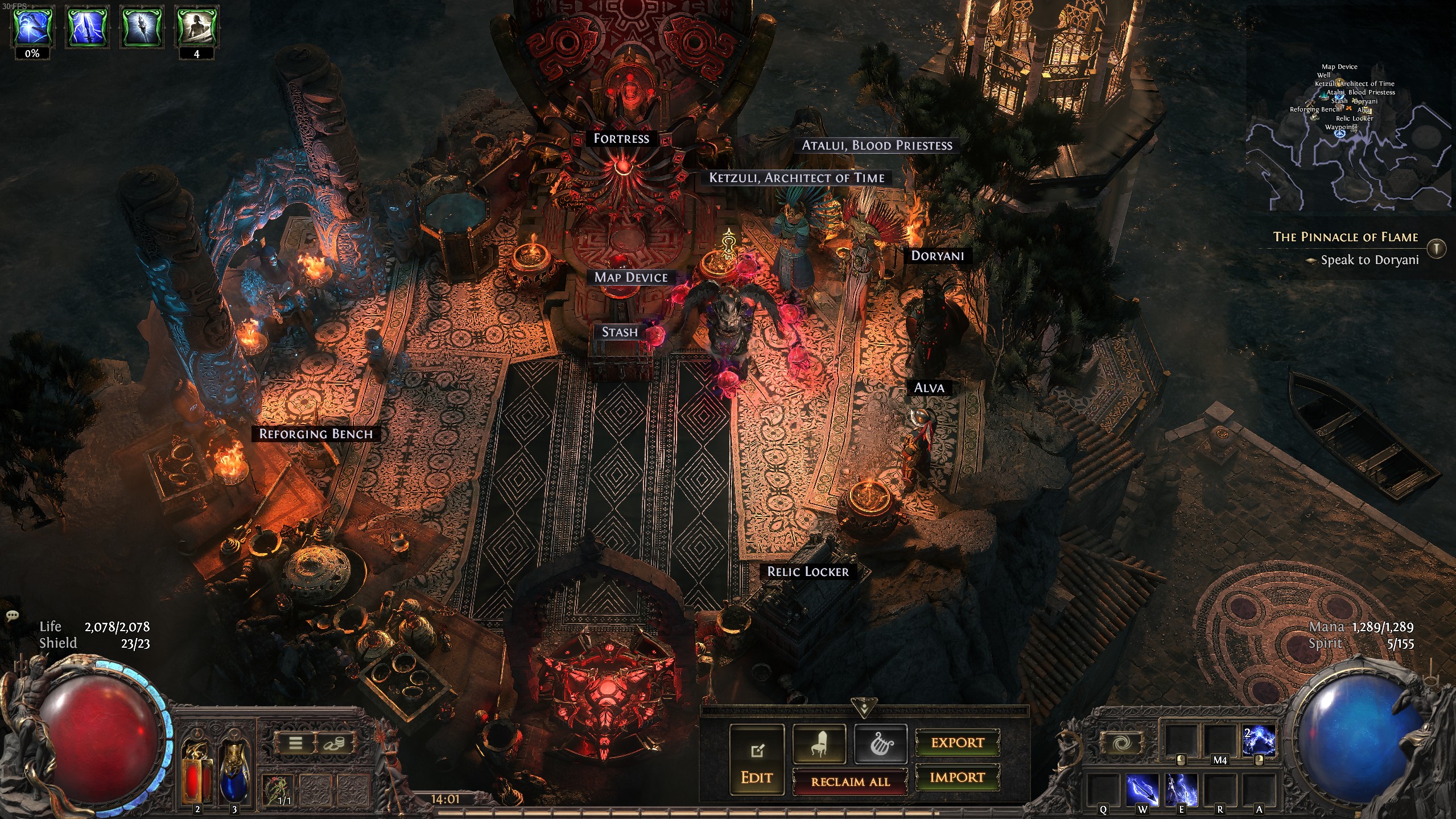Inspect the windswept figure buff icon
1456x819 pixels.
[196, 26]
